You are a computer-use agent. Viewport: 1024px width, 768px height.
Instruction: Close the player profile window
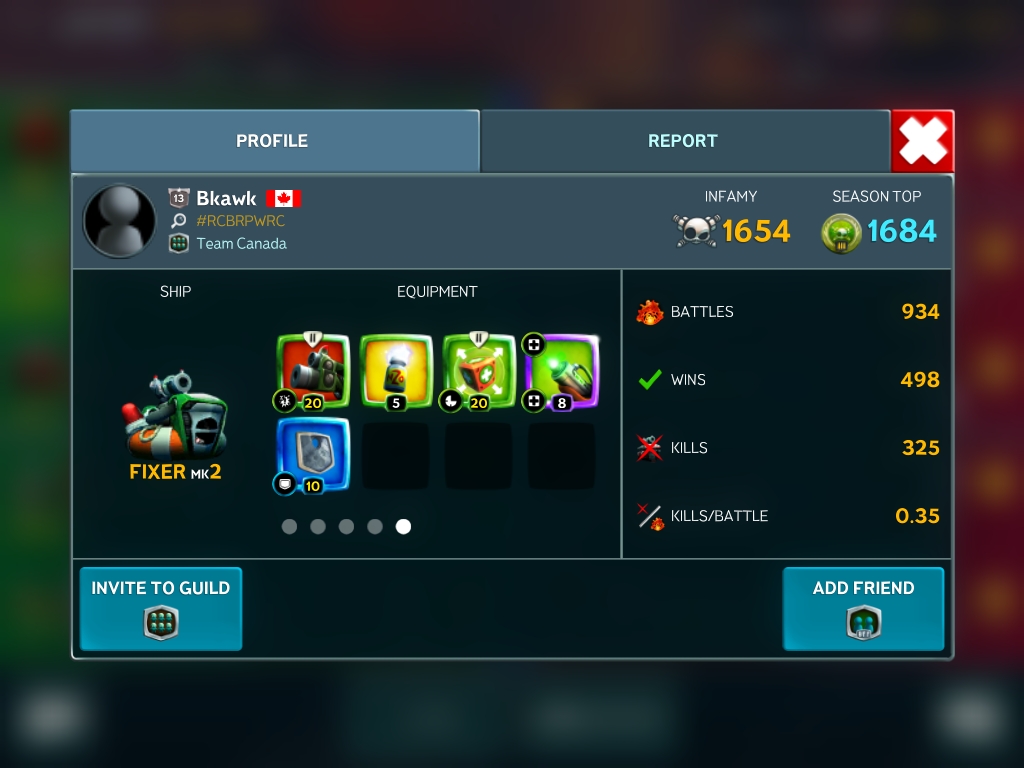click(x=922, y=141)
